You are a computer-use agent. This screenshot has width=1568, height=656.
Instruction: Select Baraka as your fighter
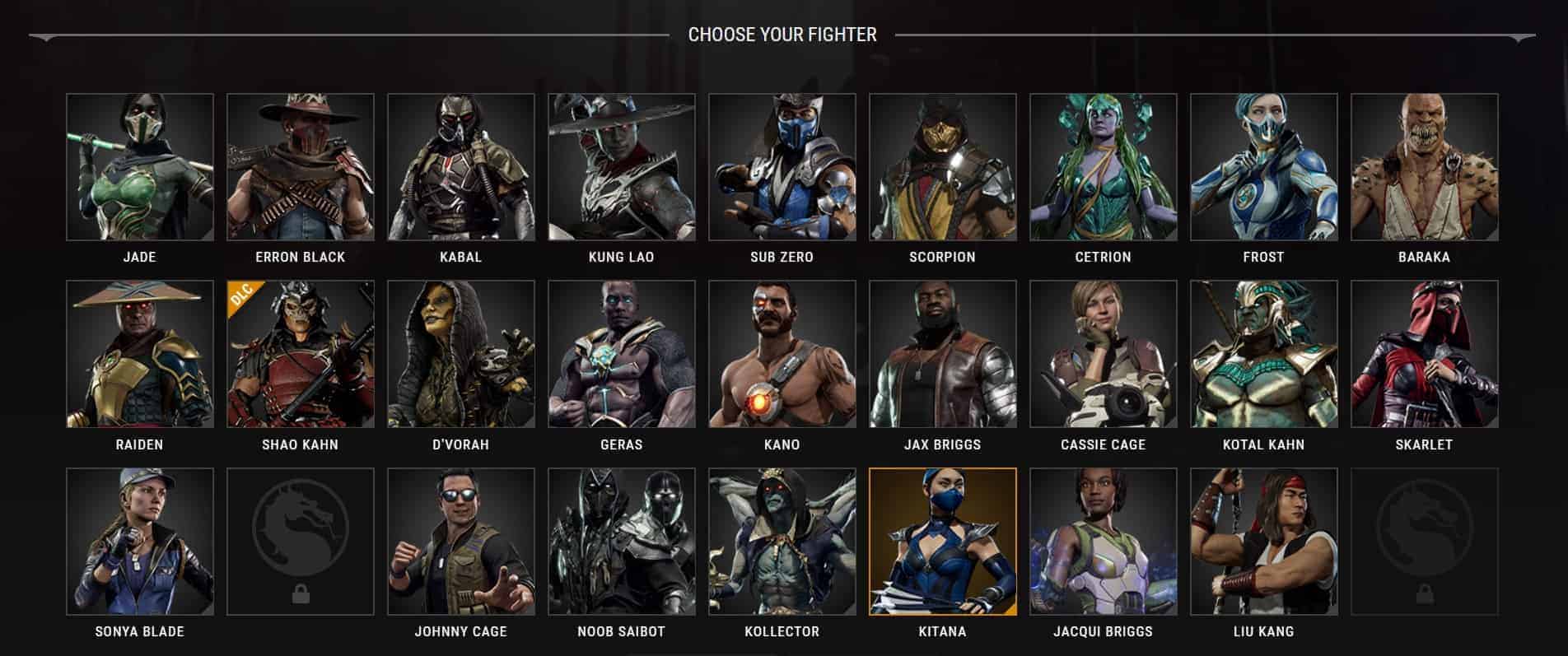[x=1425, y=167]
